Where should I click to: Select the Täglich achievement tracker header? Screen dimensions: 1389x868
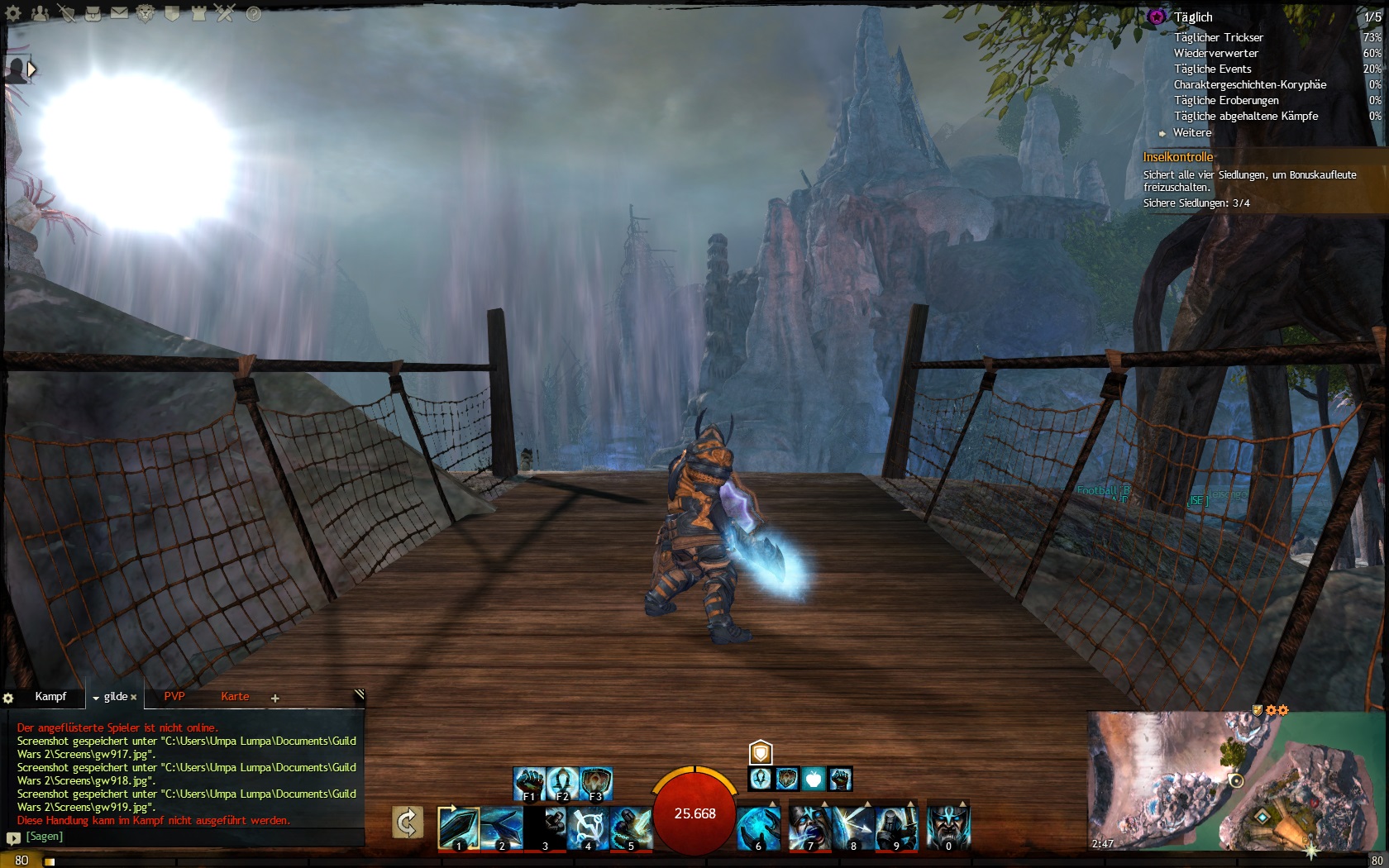coord(1193,17)
